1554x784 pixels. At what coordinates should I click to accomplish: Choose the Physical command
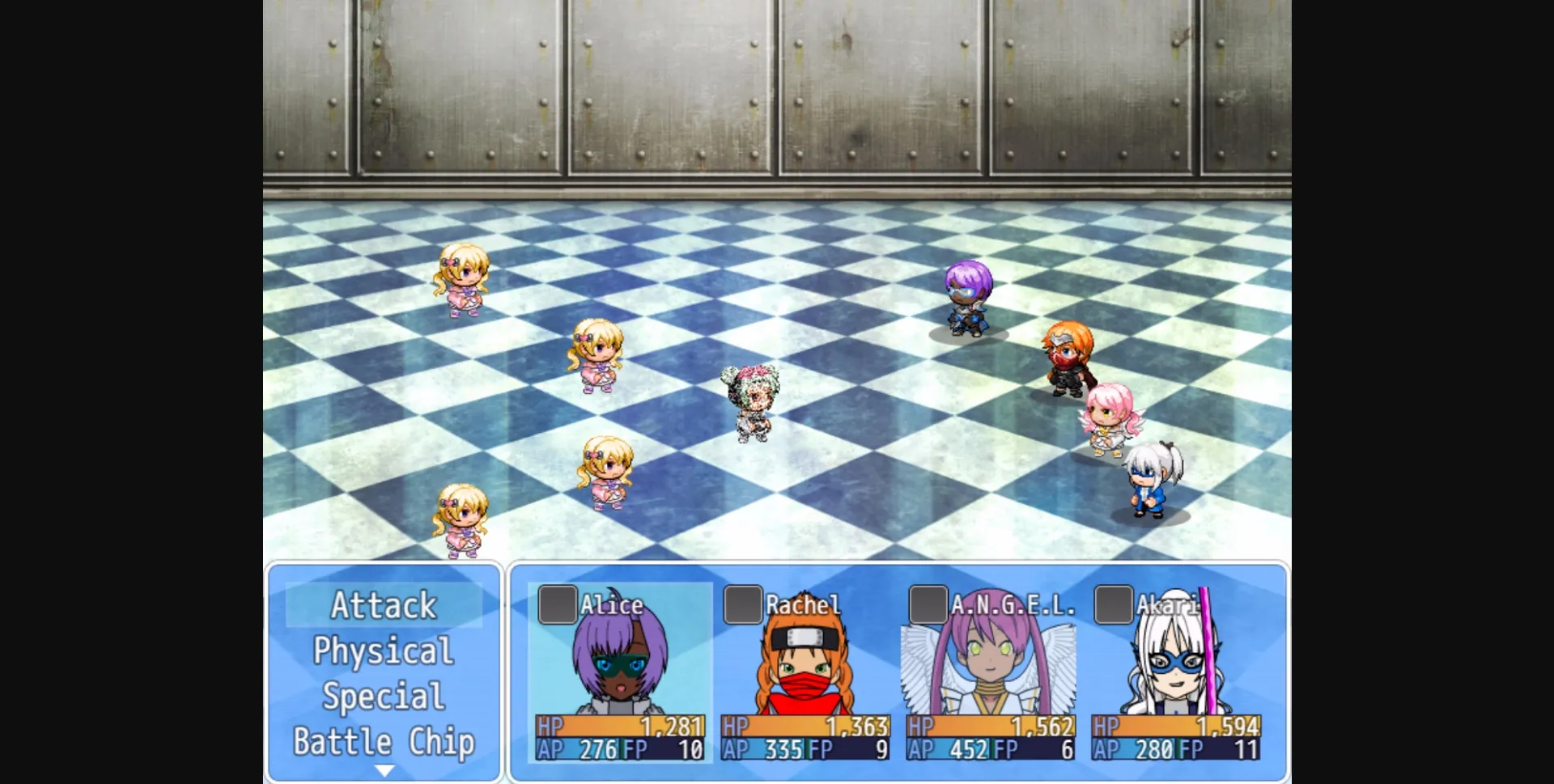[384, 651]
